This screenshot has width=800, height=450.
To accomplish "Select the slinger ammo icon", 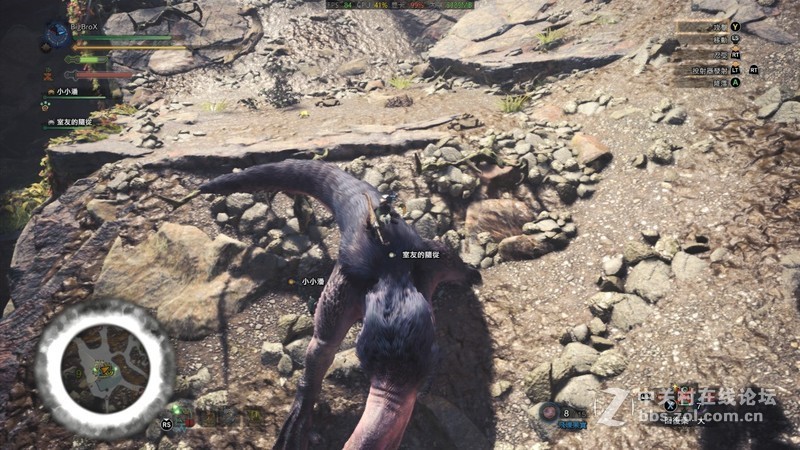I will point(549,411).
